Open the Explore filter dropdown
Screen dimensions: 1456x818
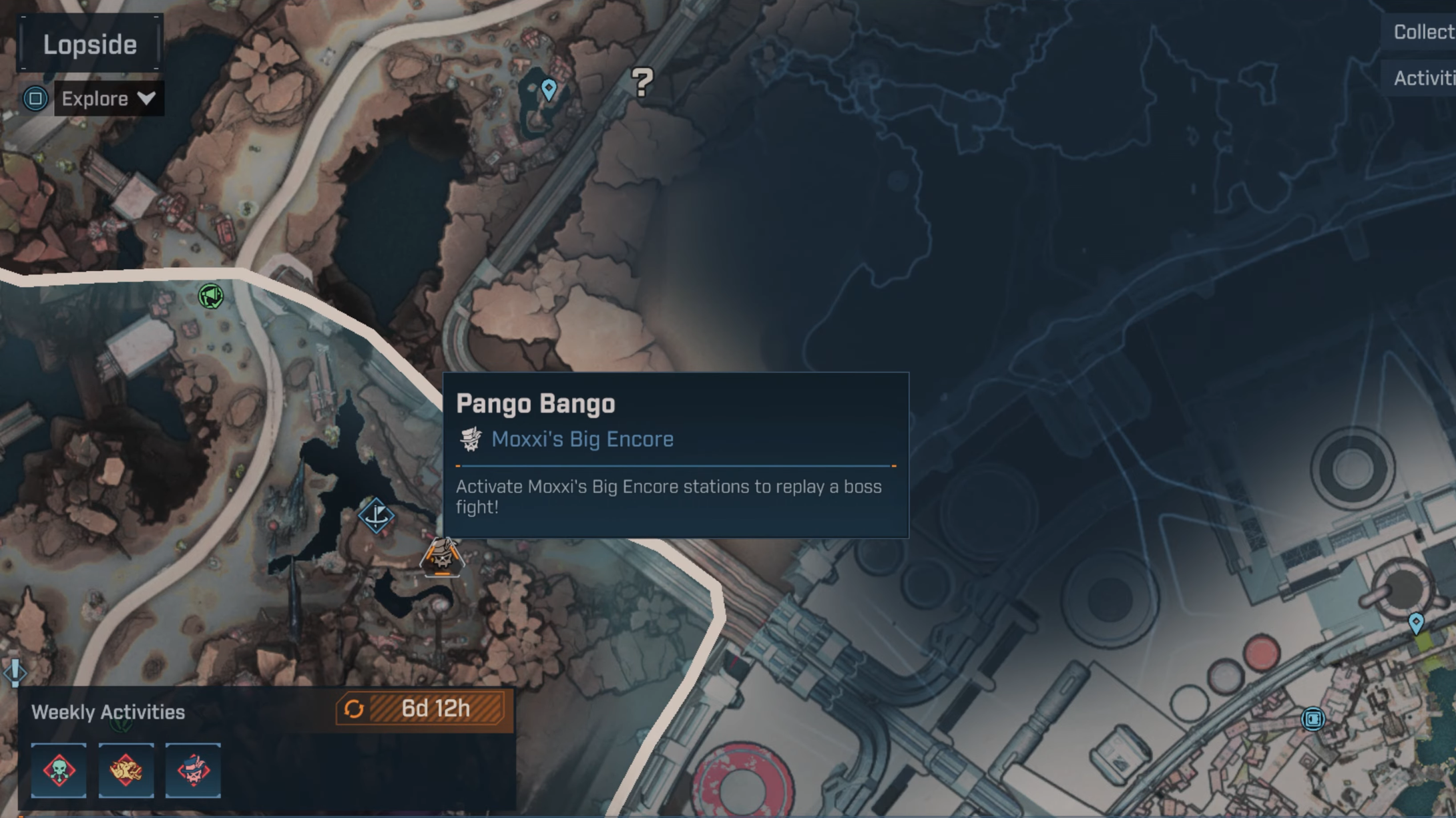109,99
